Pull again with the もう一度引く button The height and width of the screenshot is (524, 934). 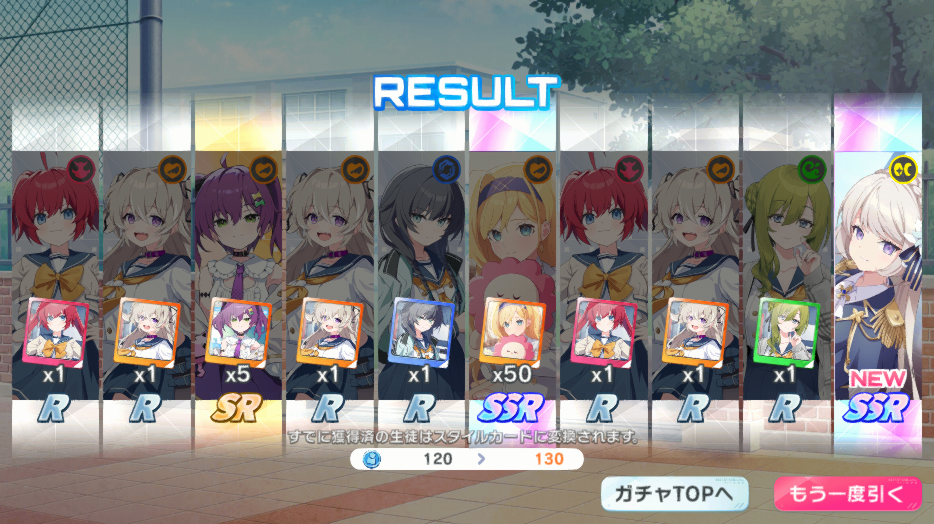tap(846, 493)
